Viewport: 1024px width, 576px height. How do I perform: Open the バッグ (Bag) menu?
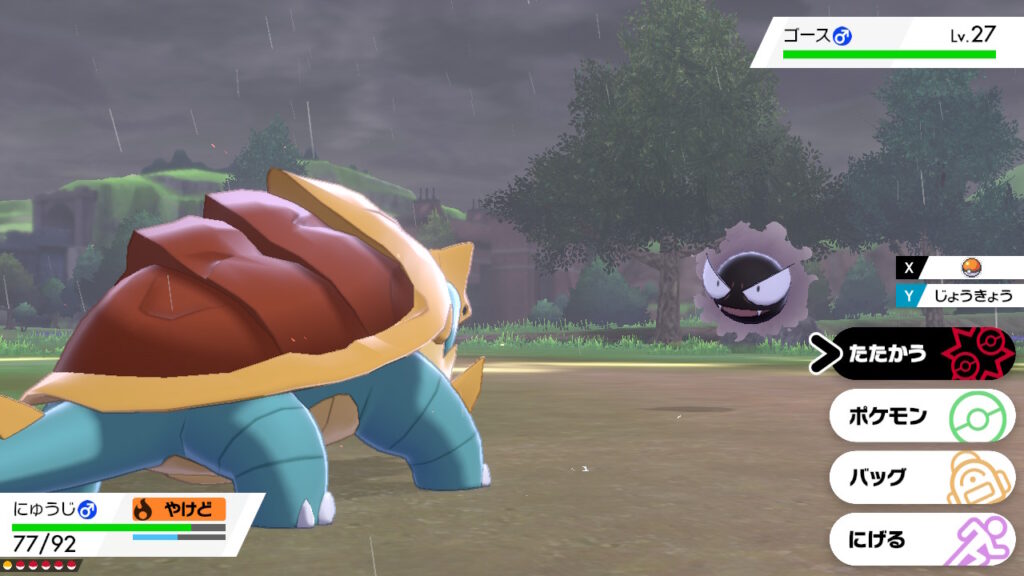tap(920, 478)
